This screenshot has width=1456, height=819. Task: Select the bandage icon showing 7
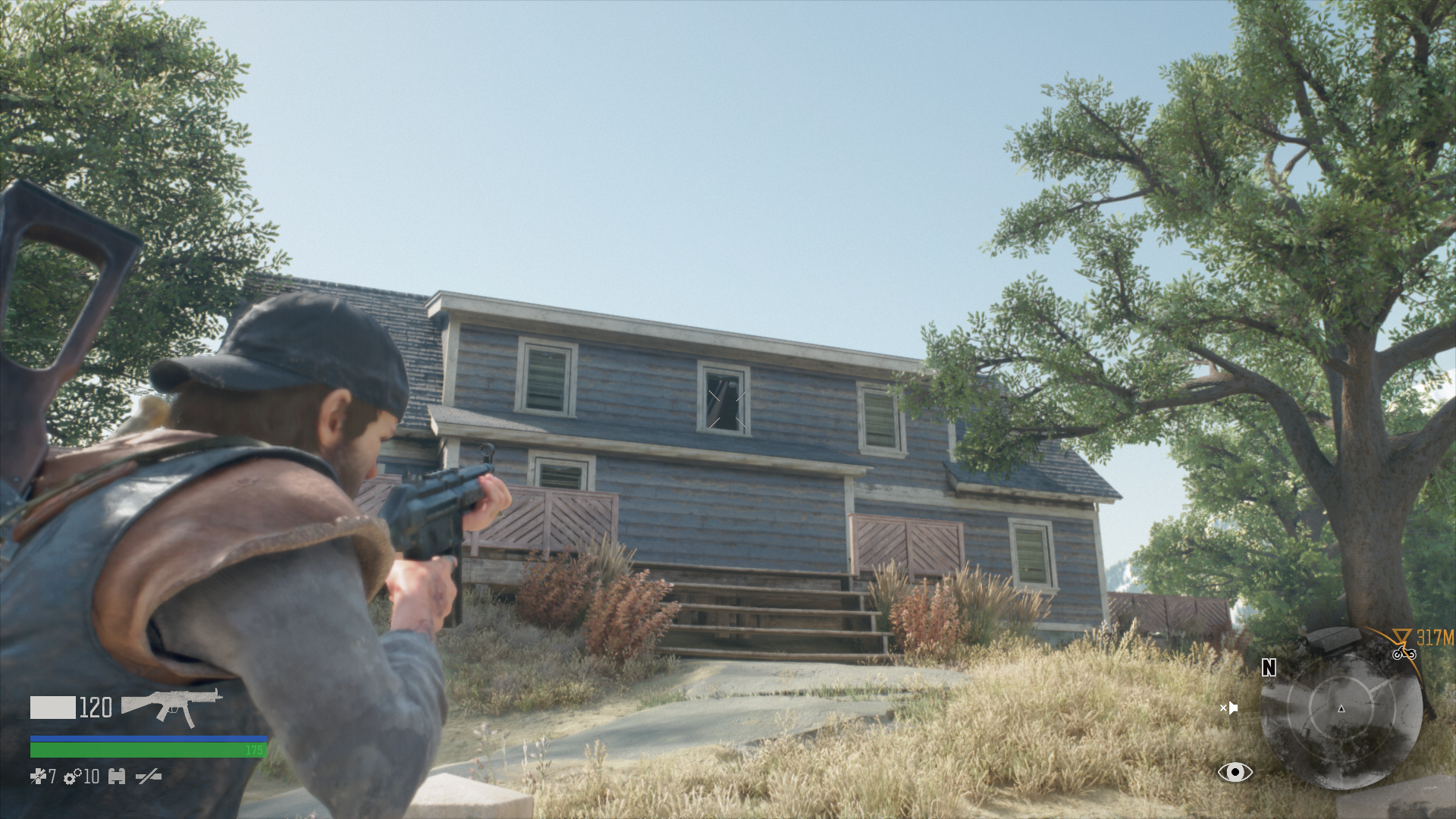pos(39,777)
